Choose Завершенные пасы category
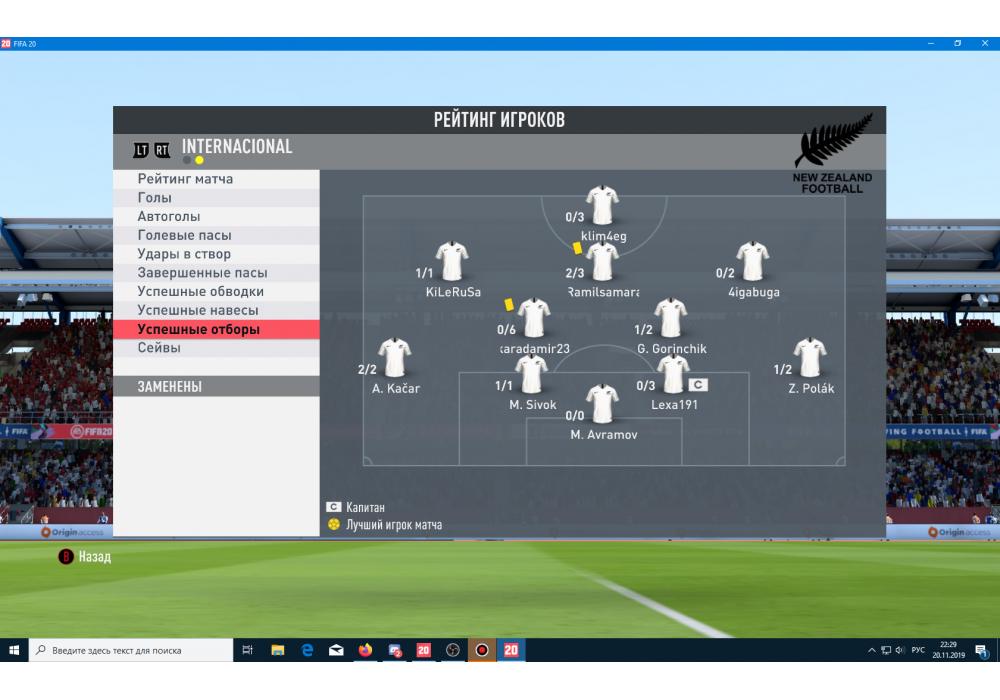 (x=202, y=273)
